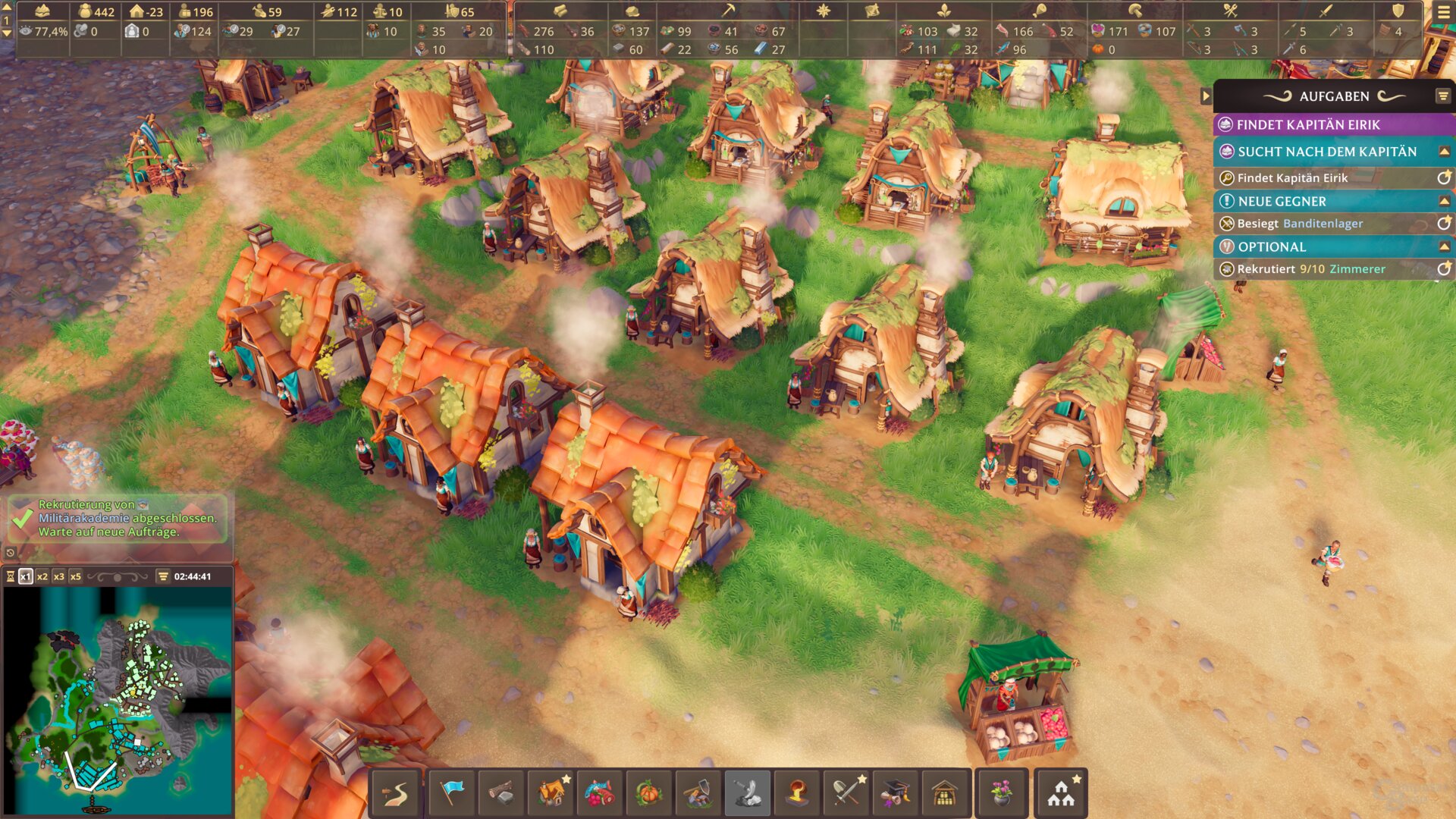Select the blue flag territory category
Viewport: 1456px width, 819px height.
pyautogui.click(x=452, y=793)
